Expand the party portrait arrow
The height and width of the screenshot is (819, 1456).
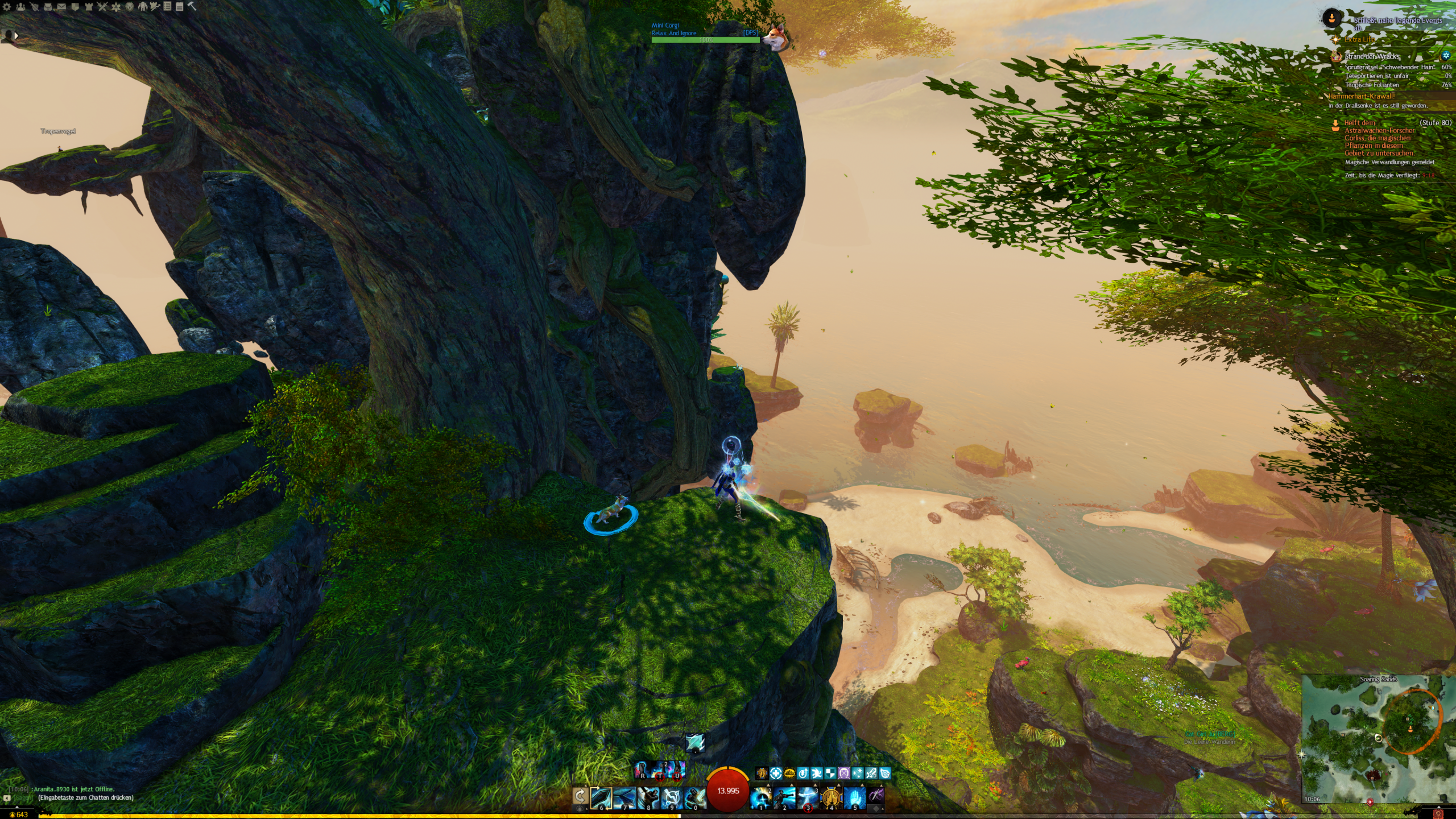16,36
